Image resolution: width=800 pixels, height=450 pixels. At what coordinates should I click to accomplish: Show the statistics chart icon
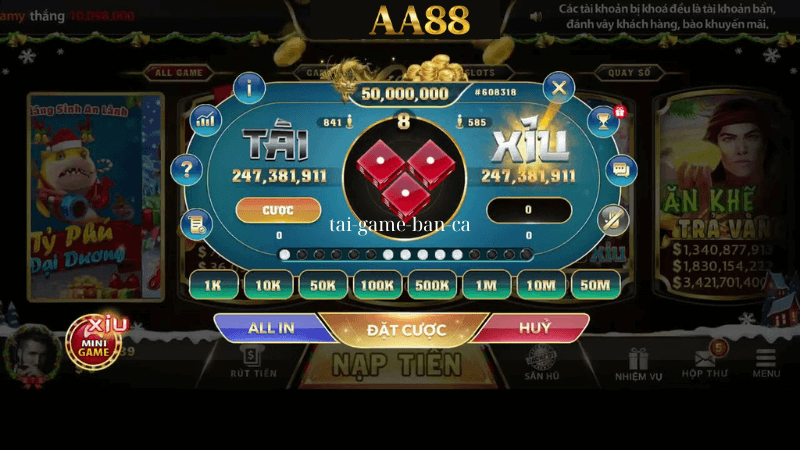click(x=205, y=121)
